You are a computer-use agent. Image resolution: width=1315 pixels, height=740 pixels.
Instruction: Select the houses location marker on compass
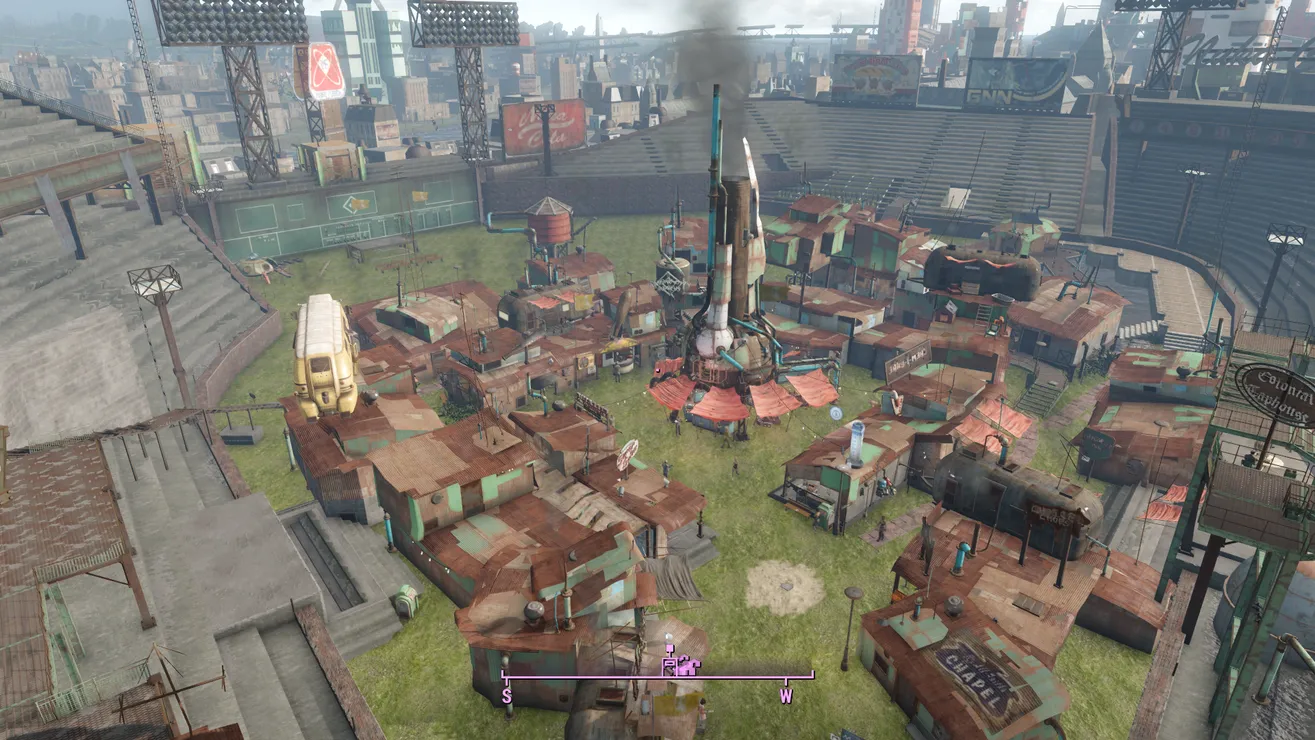(x=689, y=664)
